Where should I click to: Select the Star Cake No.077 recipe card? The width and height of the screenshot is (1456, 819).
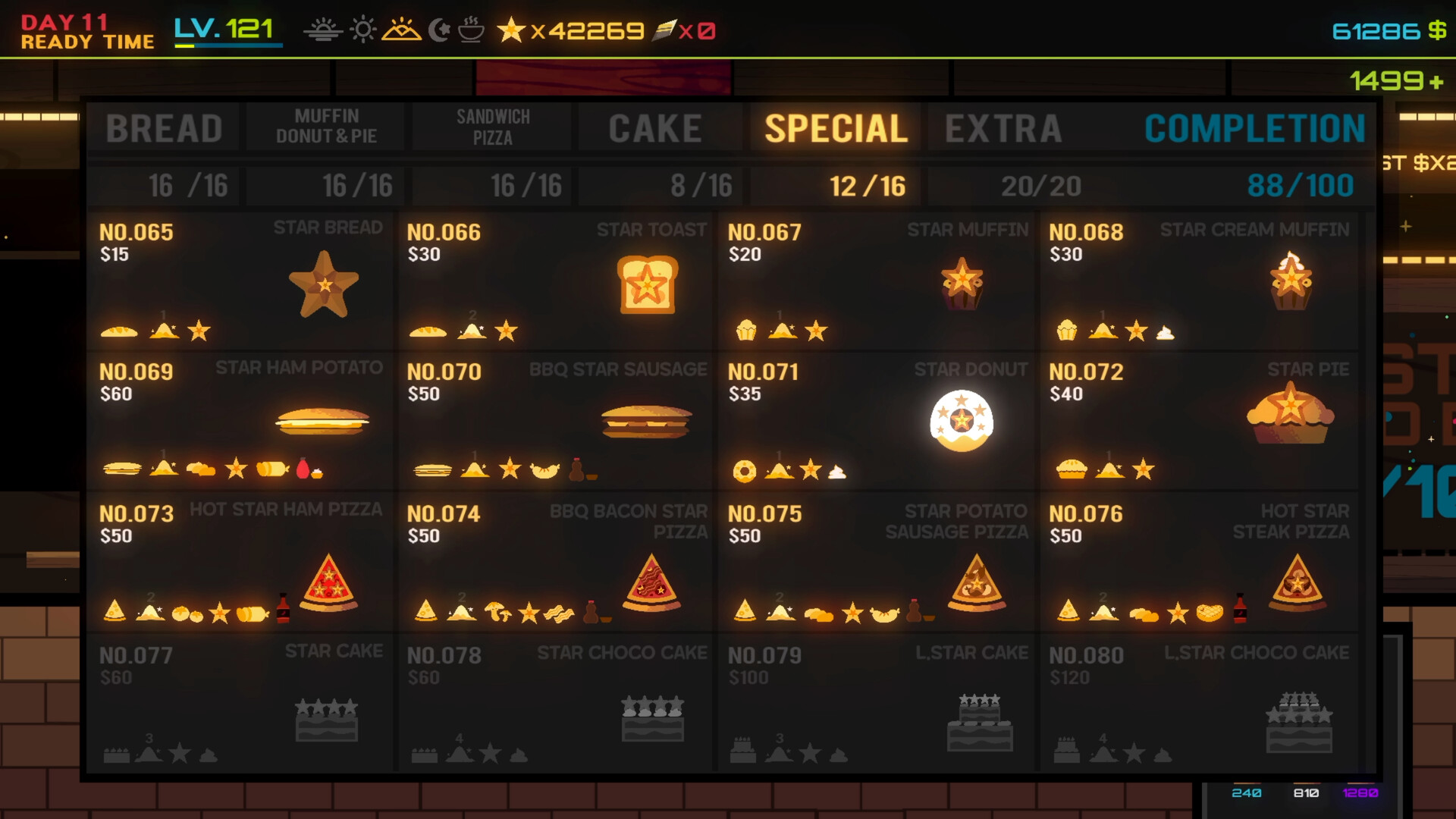click(x=241, y=704)
